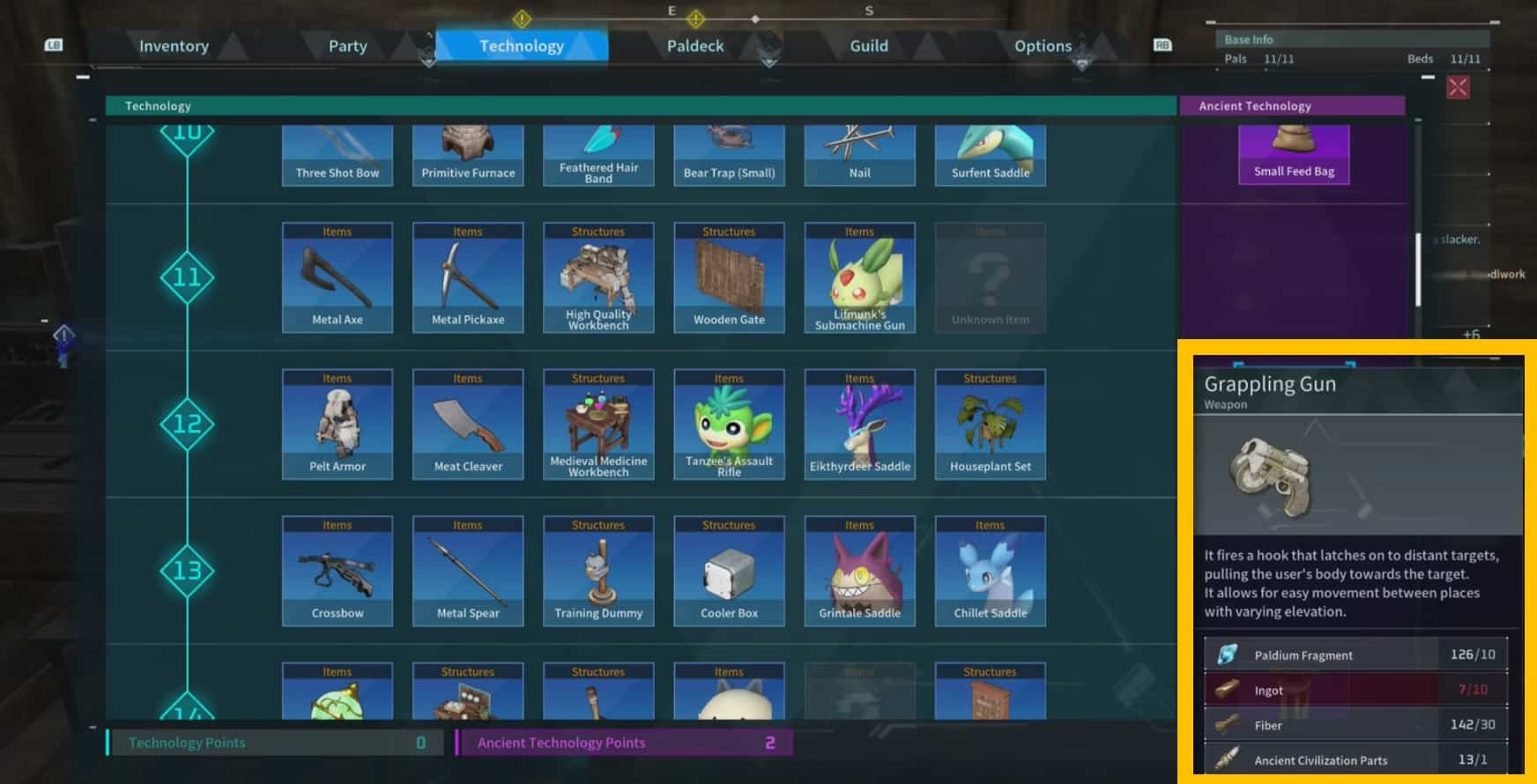Select the Eikthyrdeer Saddle technology
The width and height of the screenshot is (1537, 784).
(x=859, y=425)
